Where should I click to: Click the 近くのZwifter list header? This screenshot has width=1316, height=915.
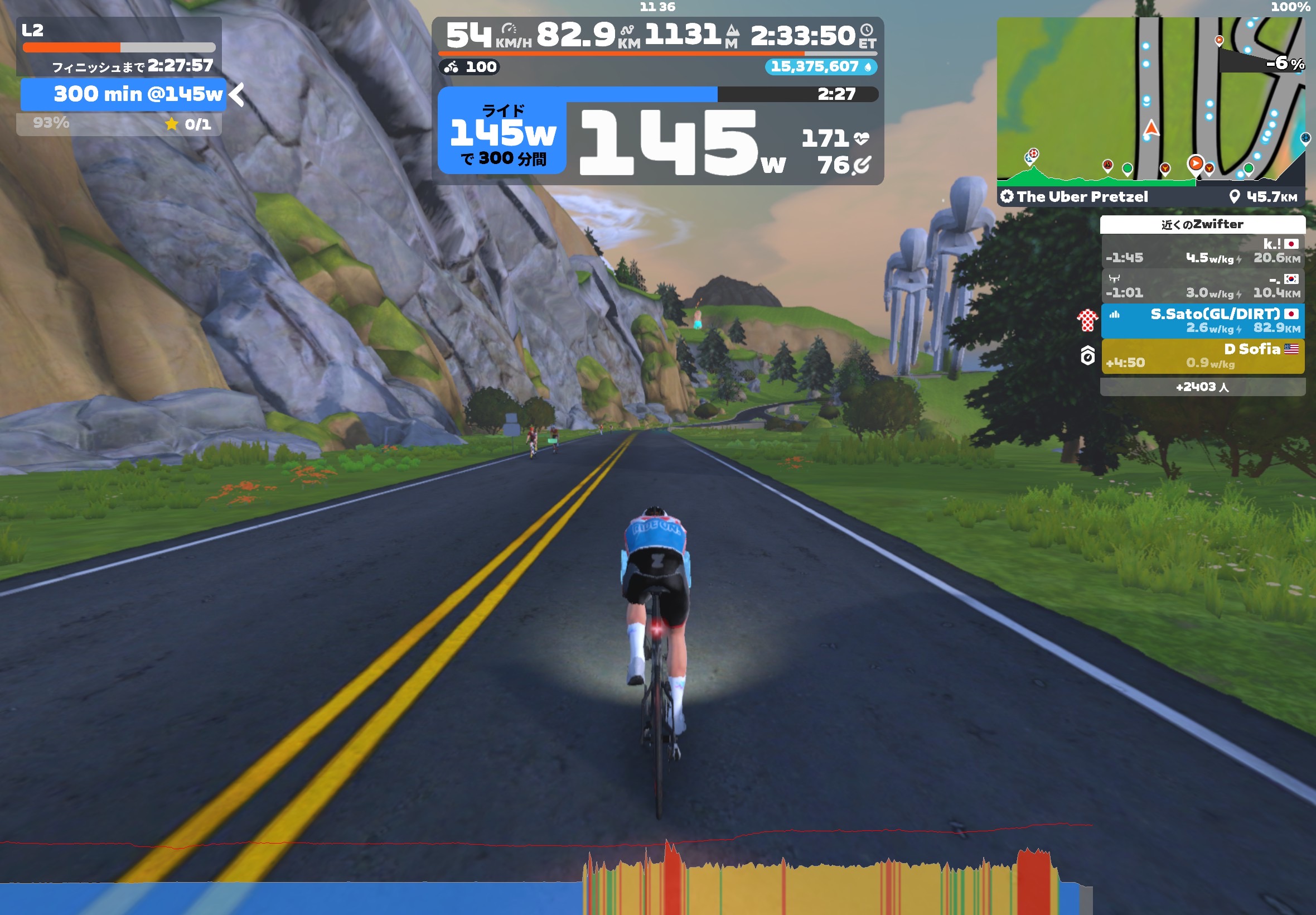(1202, 224)
